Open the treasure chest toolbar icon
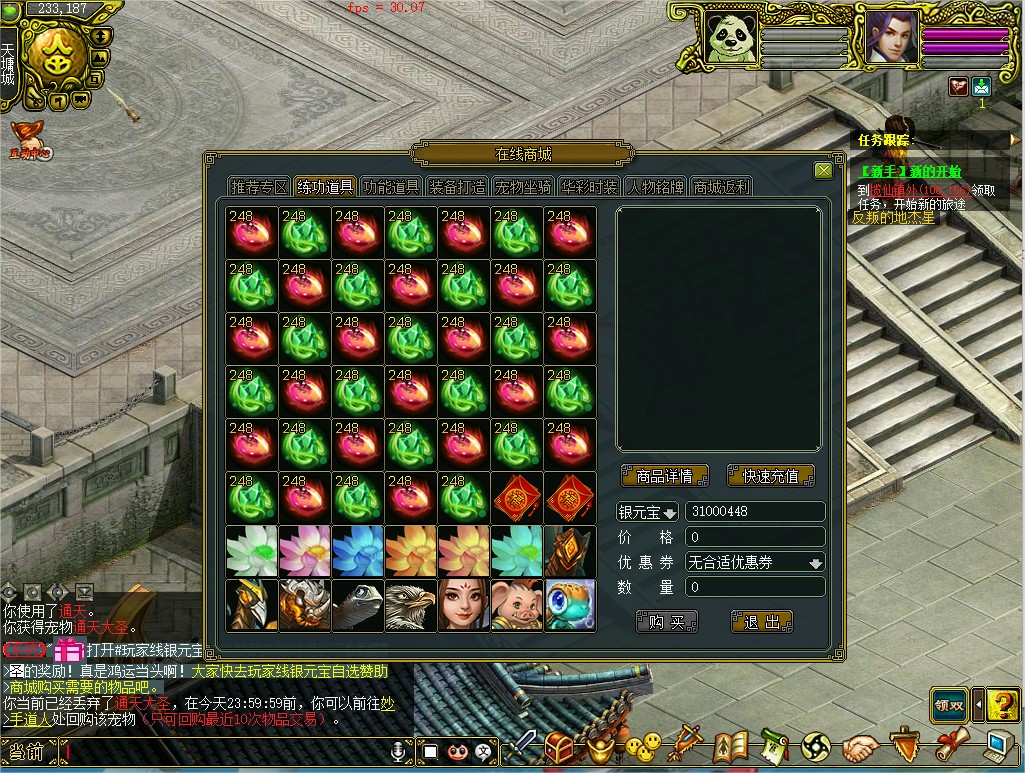This screenshot has height=773, width=1025. [559, 746]
